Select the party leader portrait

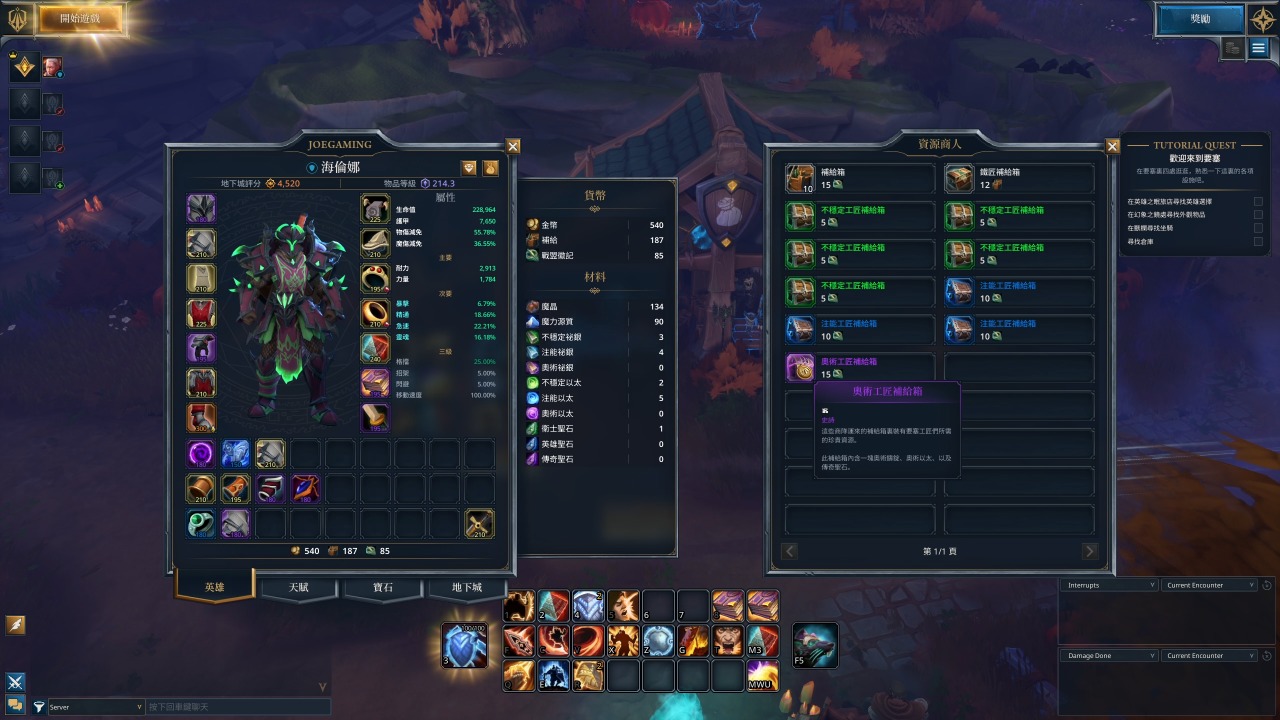pyautogui.click(x=52, y=67)
